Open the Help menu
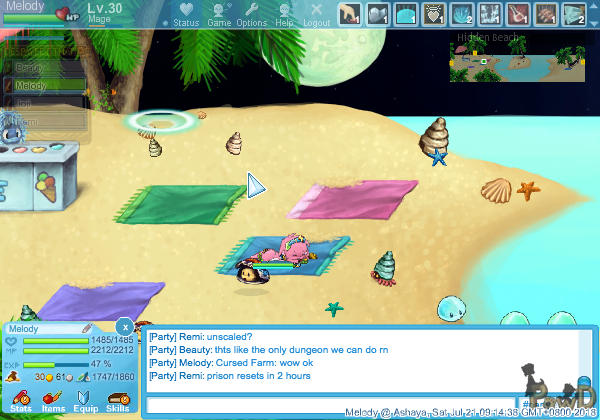Viewport: 600px width, 420px height. (x=285, y=14)
